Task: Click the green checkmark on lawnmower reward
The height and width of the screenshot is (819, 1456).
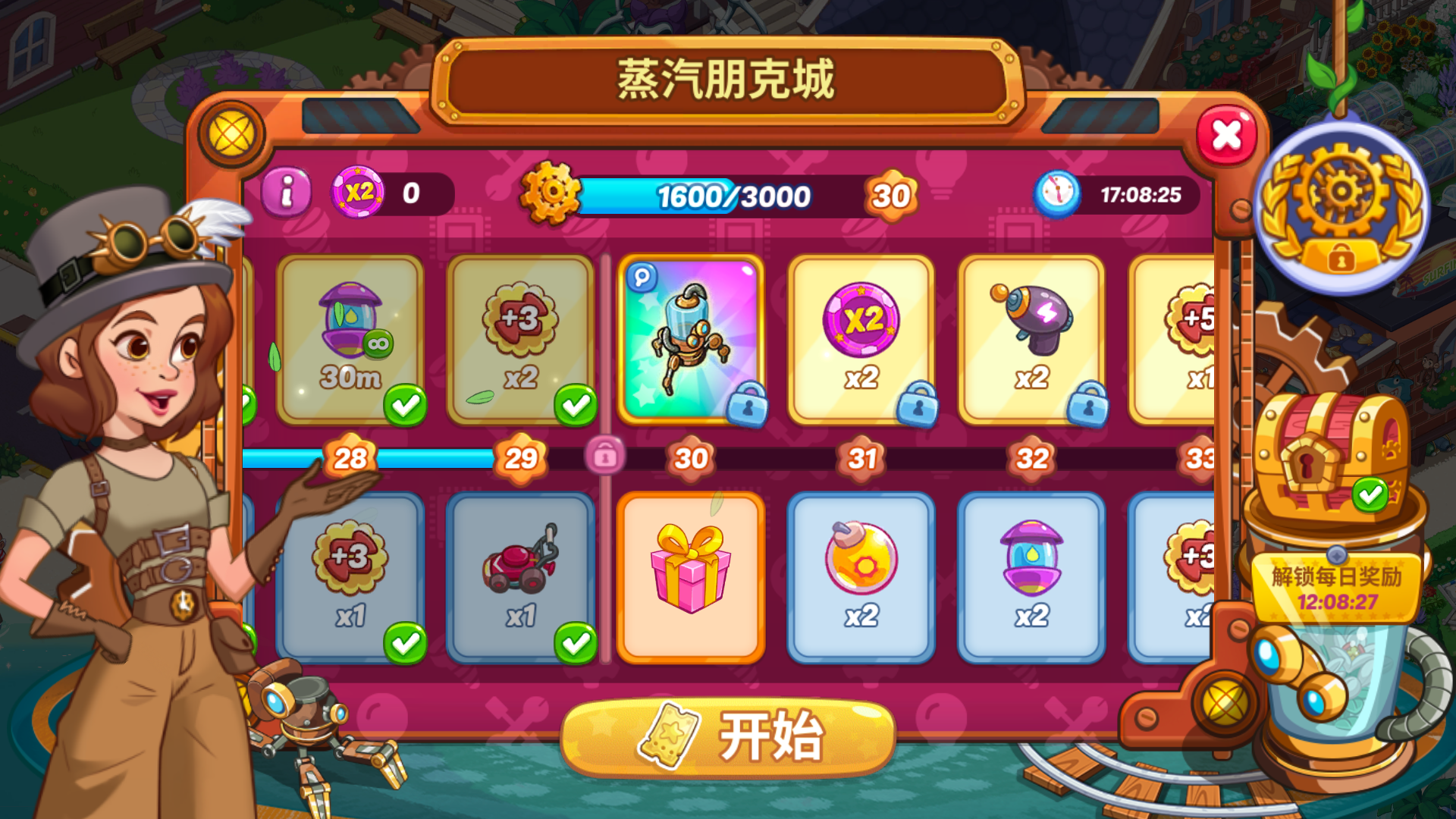Action: pyautogui.click(x=576, y=643)
